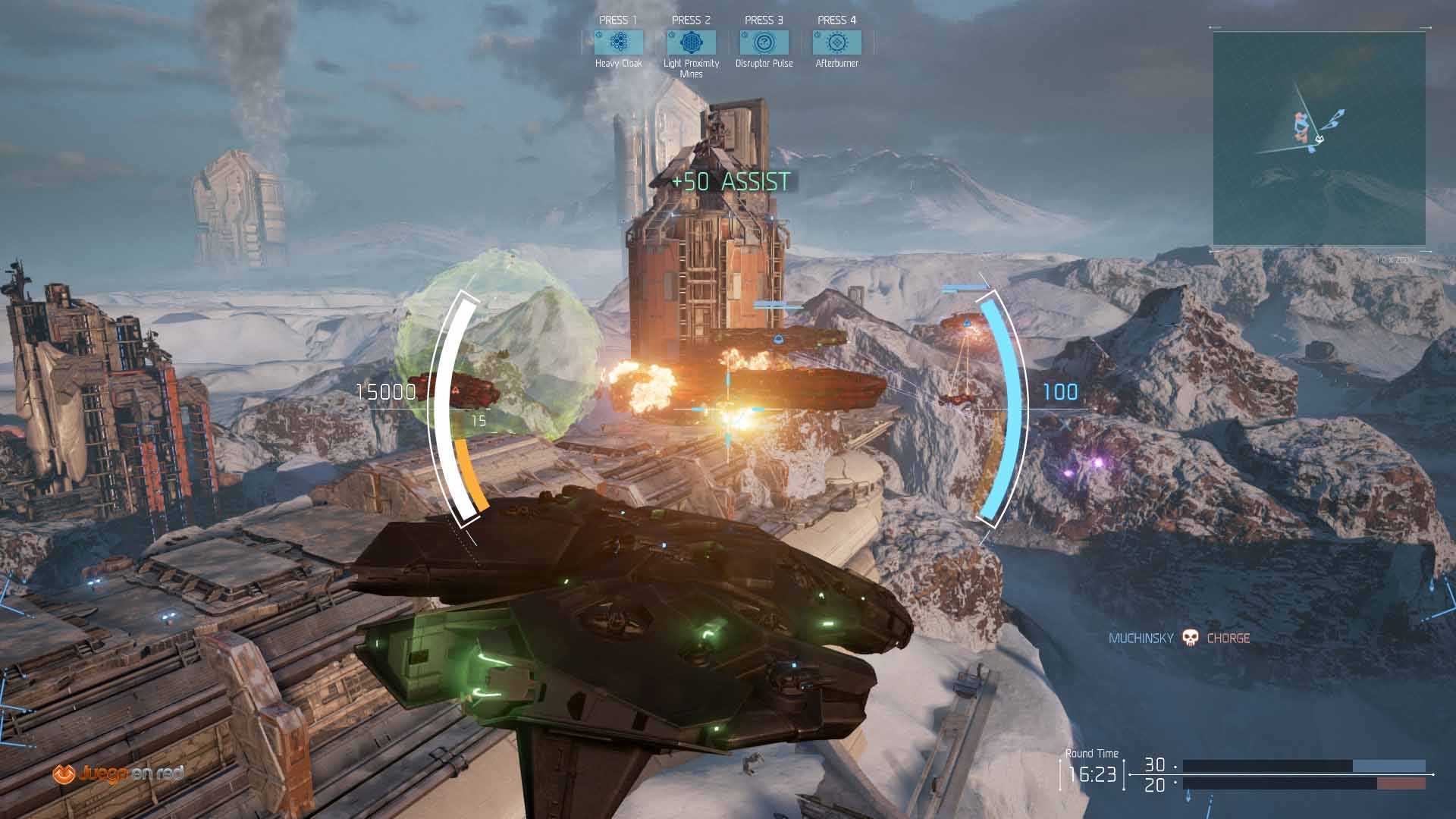Activate the Heavy Cloak ability

tap(619, 42)
